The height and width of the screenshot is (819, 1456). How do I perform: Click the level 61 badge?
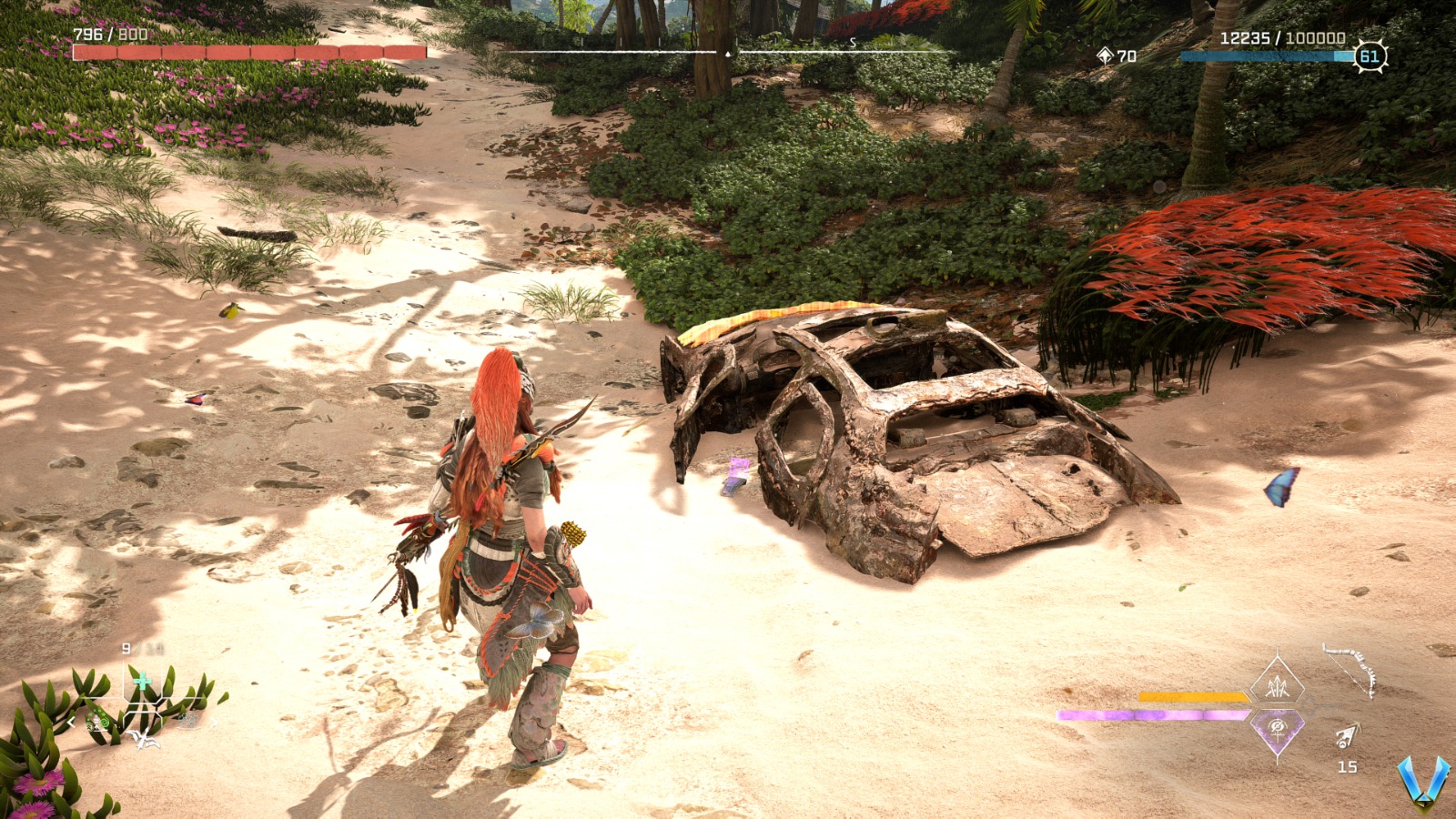click(x=1368, y=55)
